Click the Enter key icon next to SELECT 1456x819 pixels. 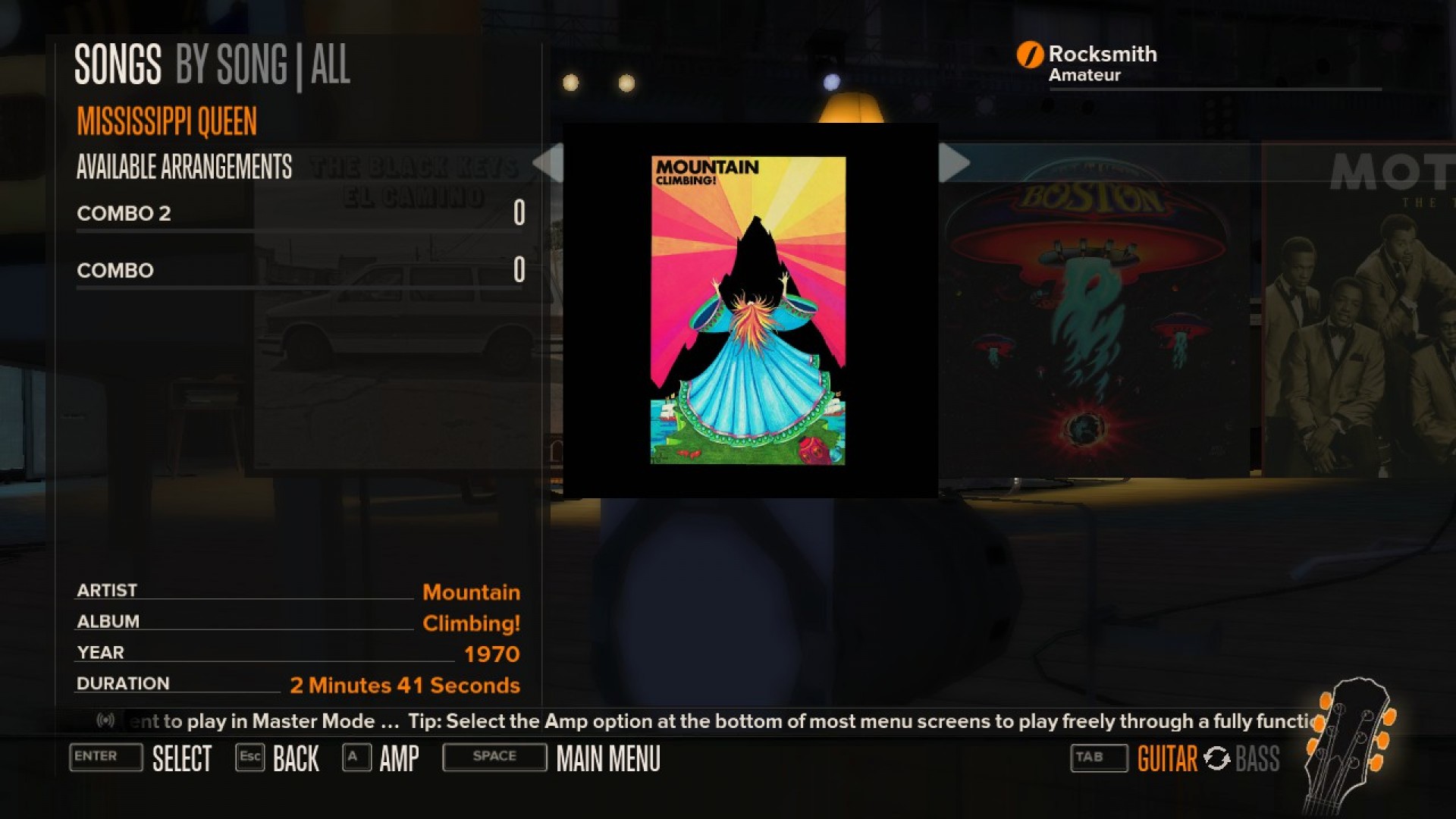(x=105, y=758)
